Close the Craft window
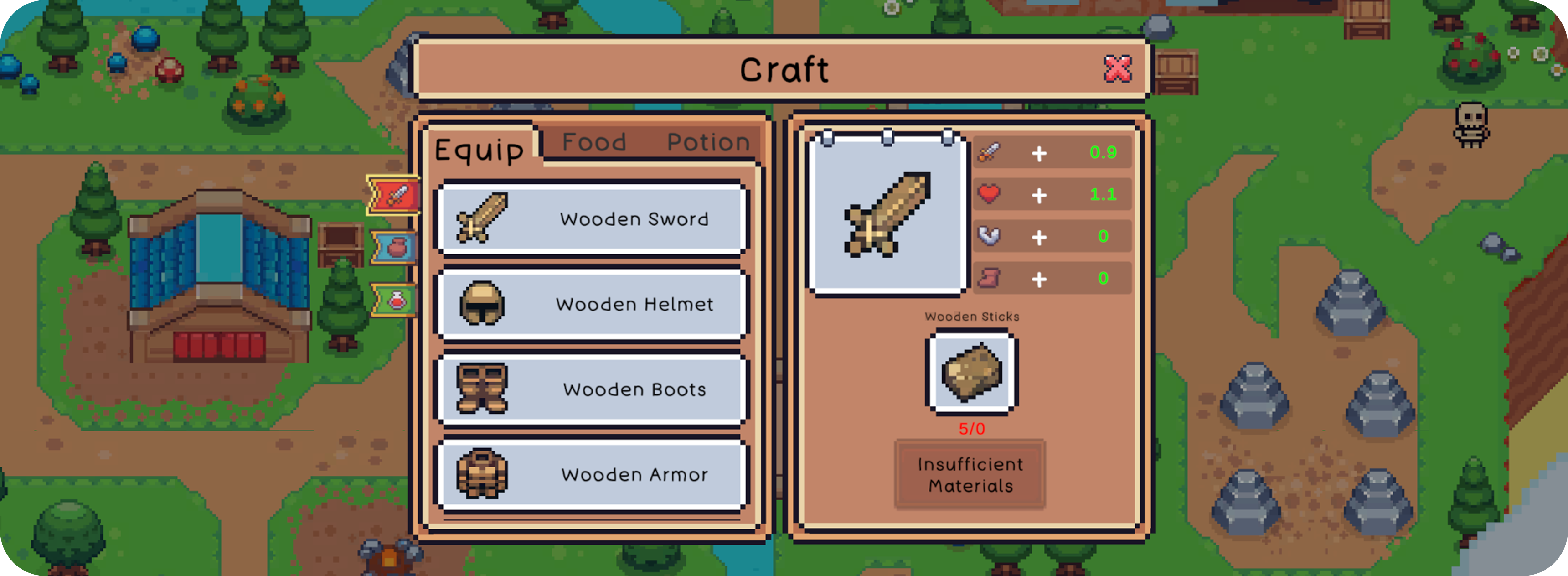This screenshot has height=576, width=1568. (1117, 69)
